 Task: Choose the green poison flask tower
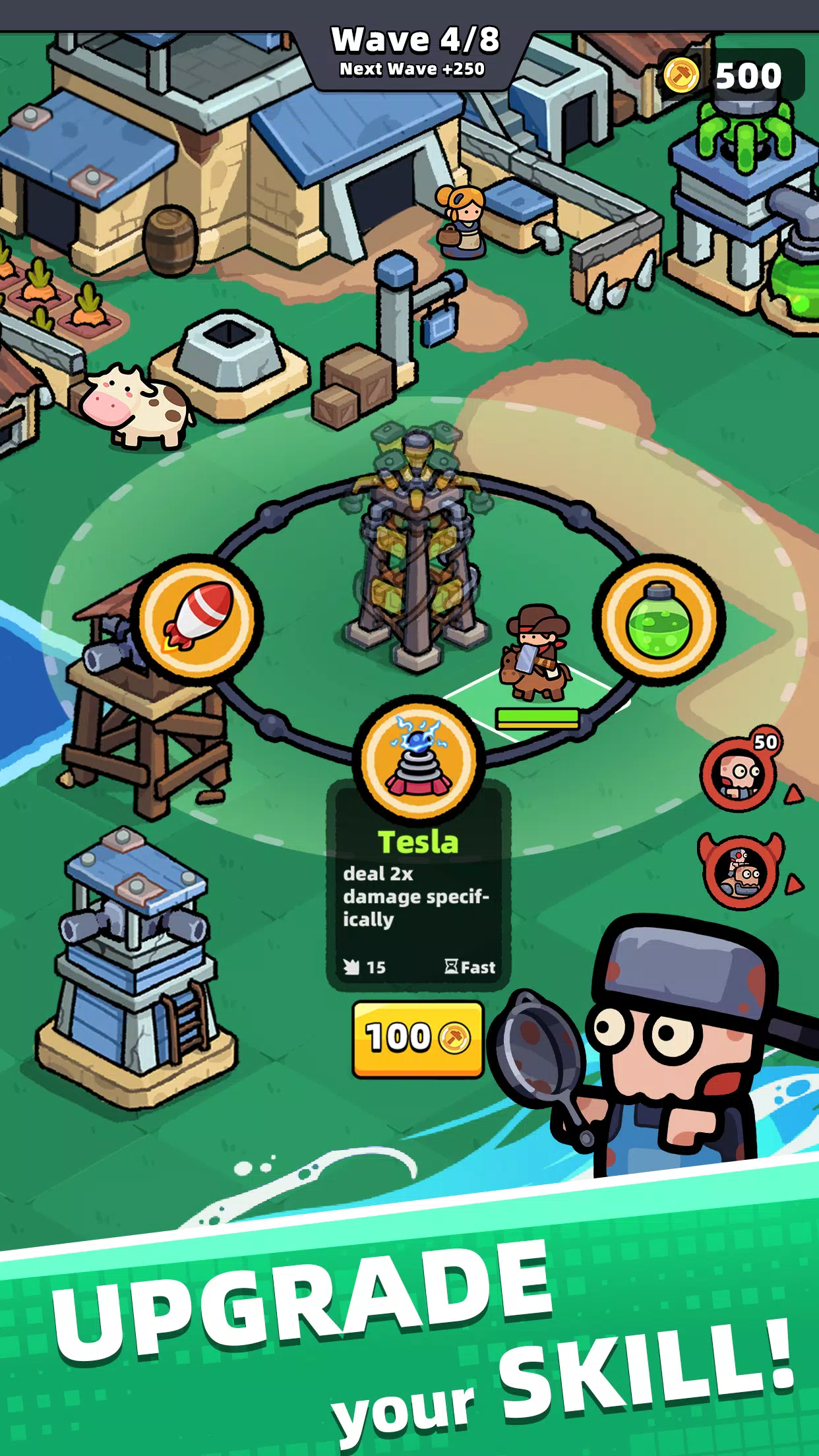[x=659, y=620]
